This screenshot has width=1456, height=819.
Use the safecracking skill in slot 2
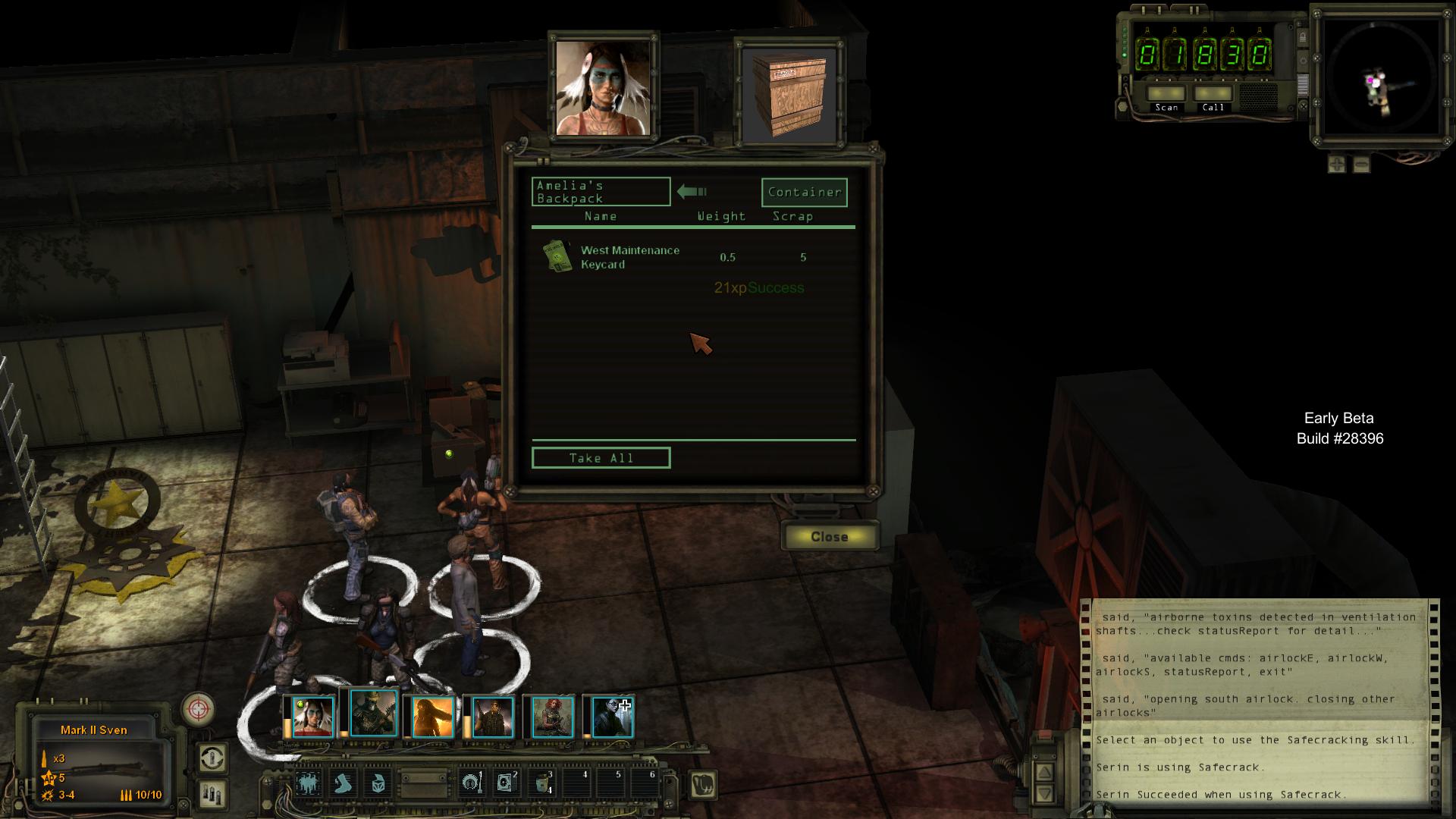(505, 783)
